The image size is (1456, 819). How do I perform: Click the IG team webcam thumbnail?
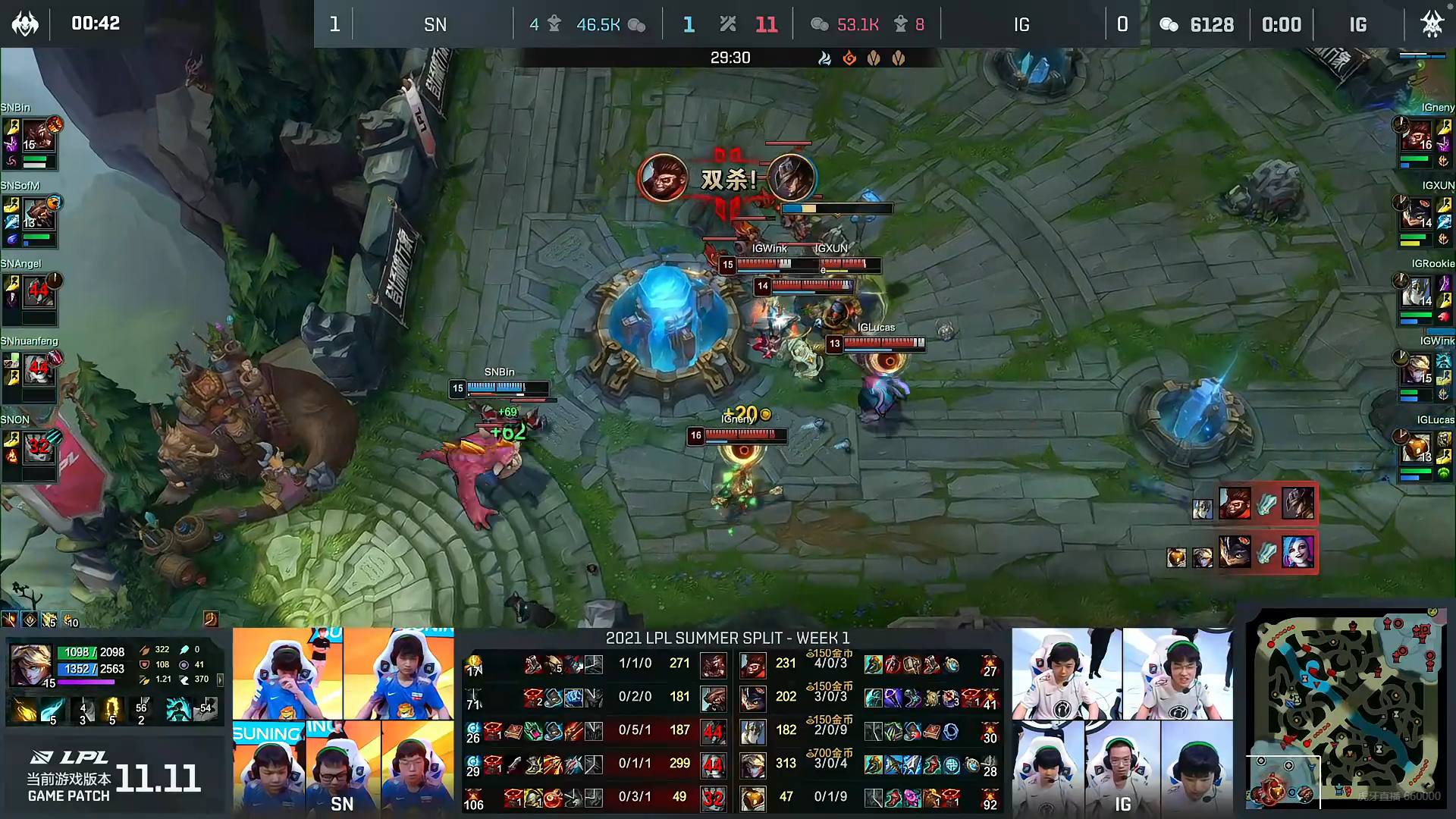pos(1122,720)
